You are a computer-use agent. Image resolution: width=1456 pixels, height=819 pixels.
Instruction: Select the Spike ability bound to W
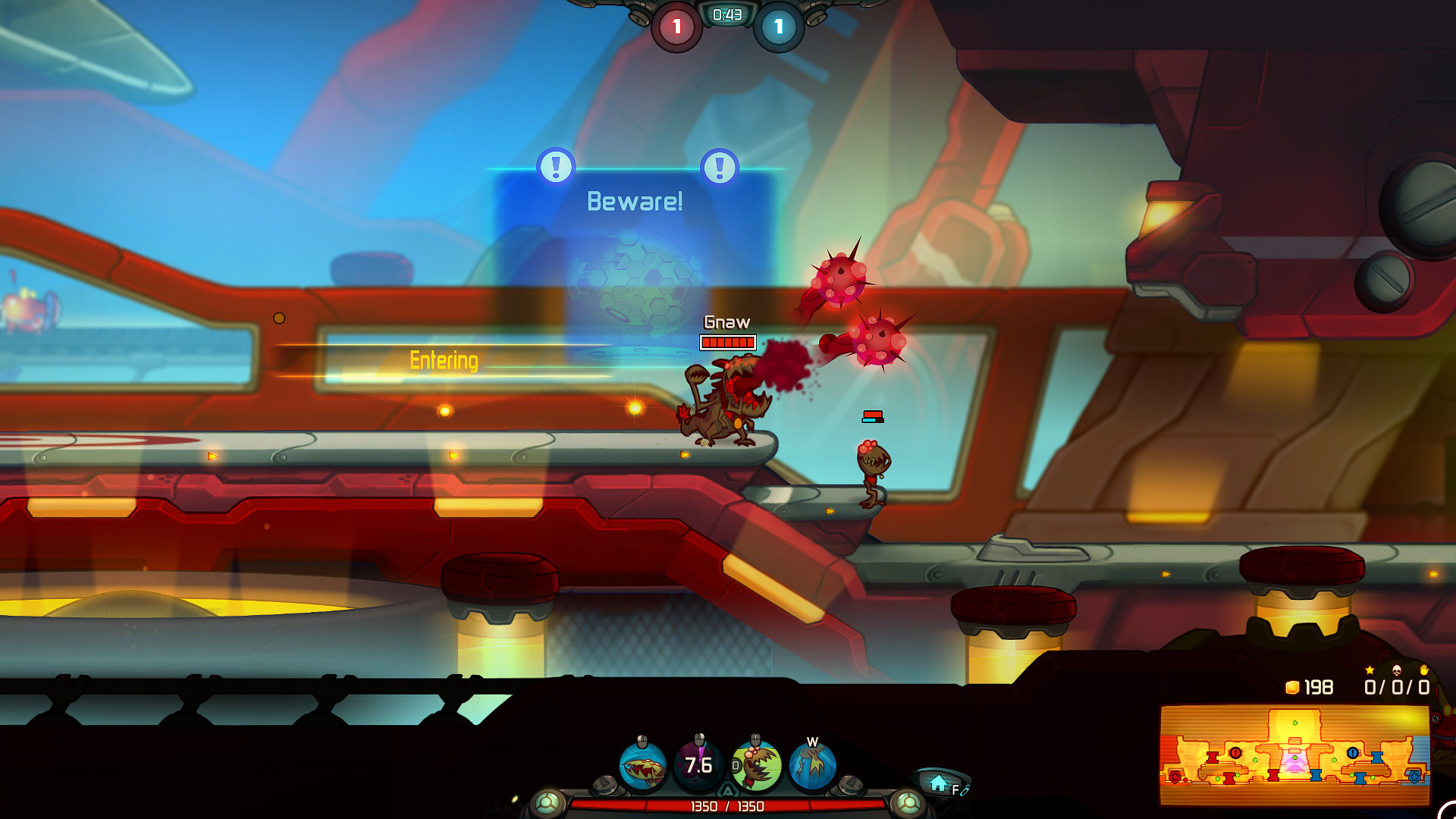(x=811, y=766)
